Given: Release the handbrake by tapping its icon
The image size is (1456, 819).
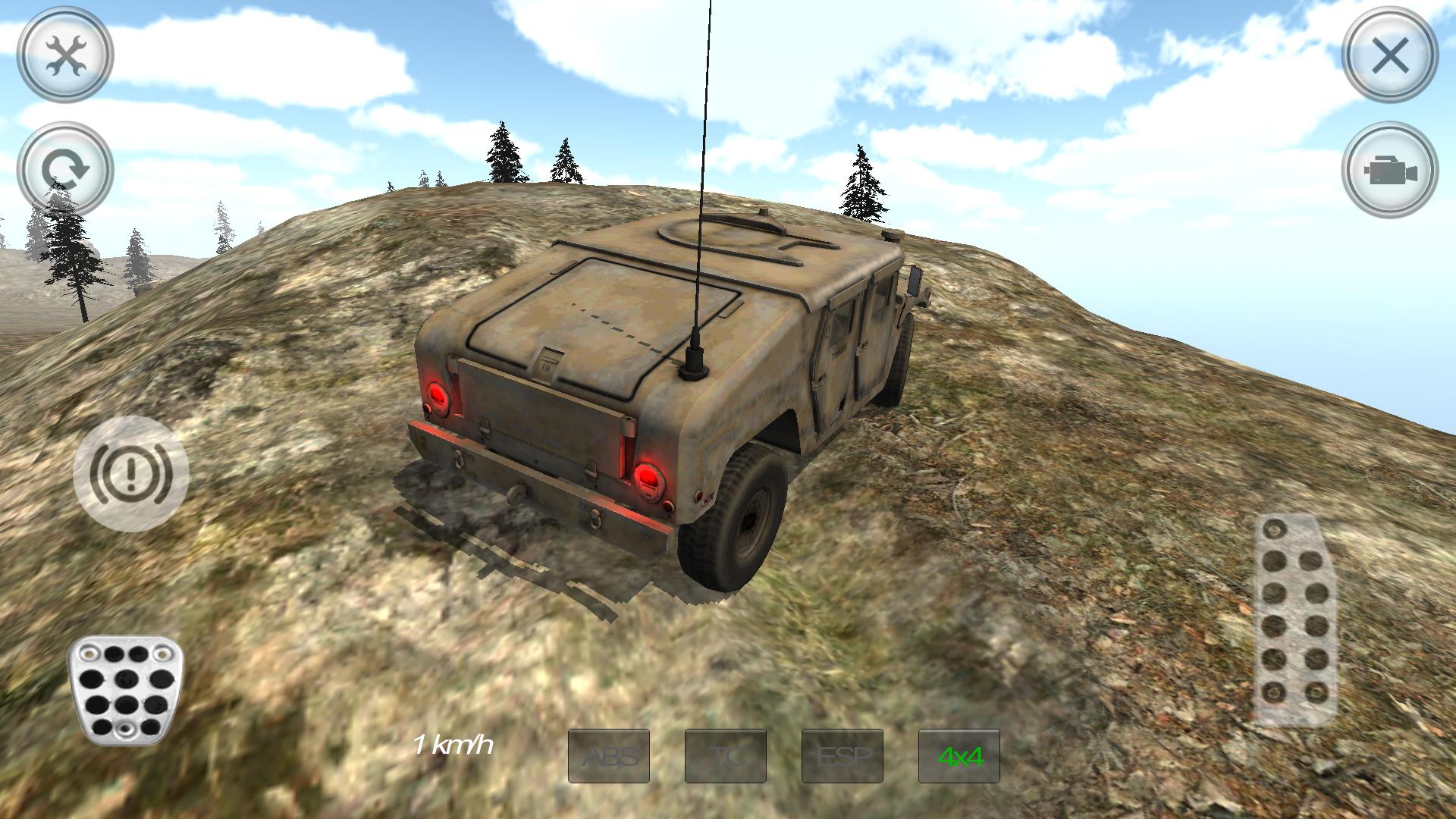Looking at the screenshot, I should 130,472.
